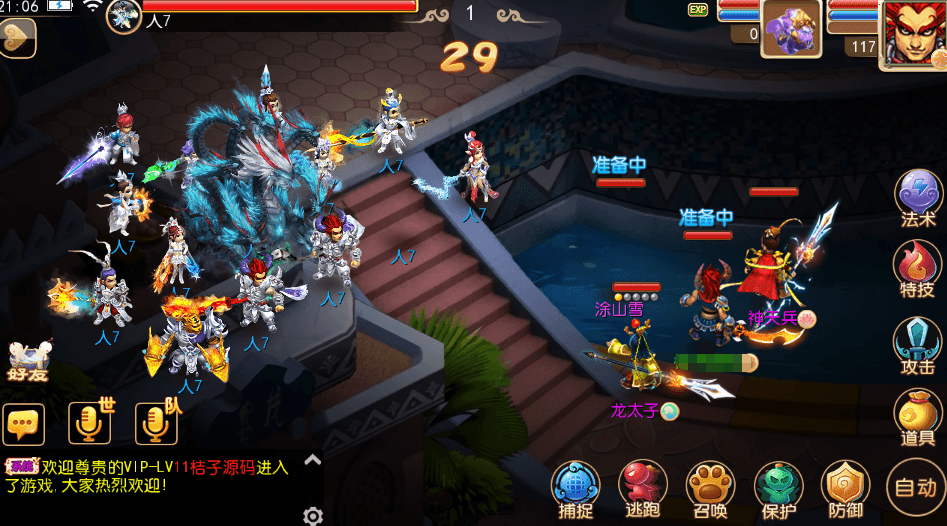Open the yellow chat bubble button

click(x=24, y=424)
